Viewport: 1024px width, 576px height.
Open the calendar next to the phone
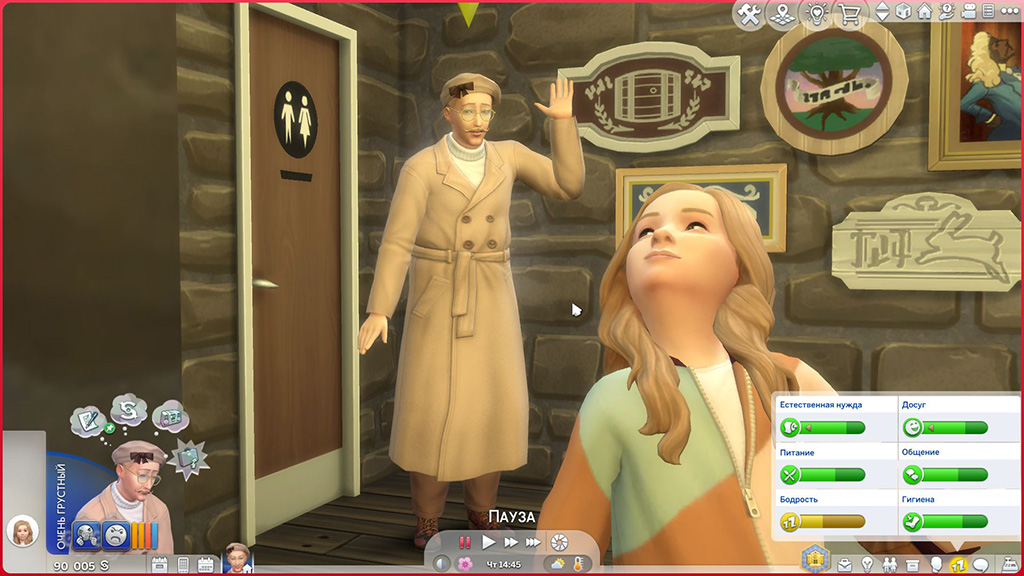(x=206, y=565)
